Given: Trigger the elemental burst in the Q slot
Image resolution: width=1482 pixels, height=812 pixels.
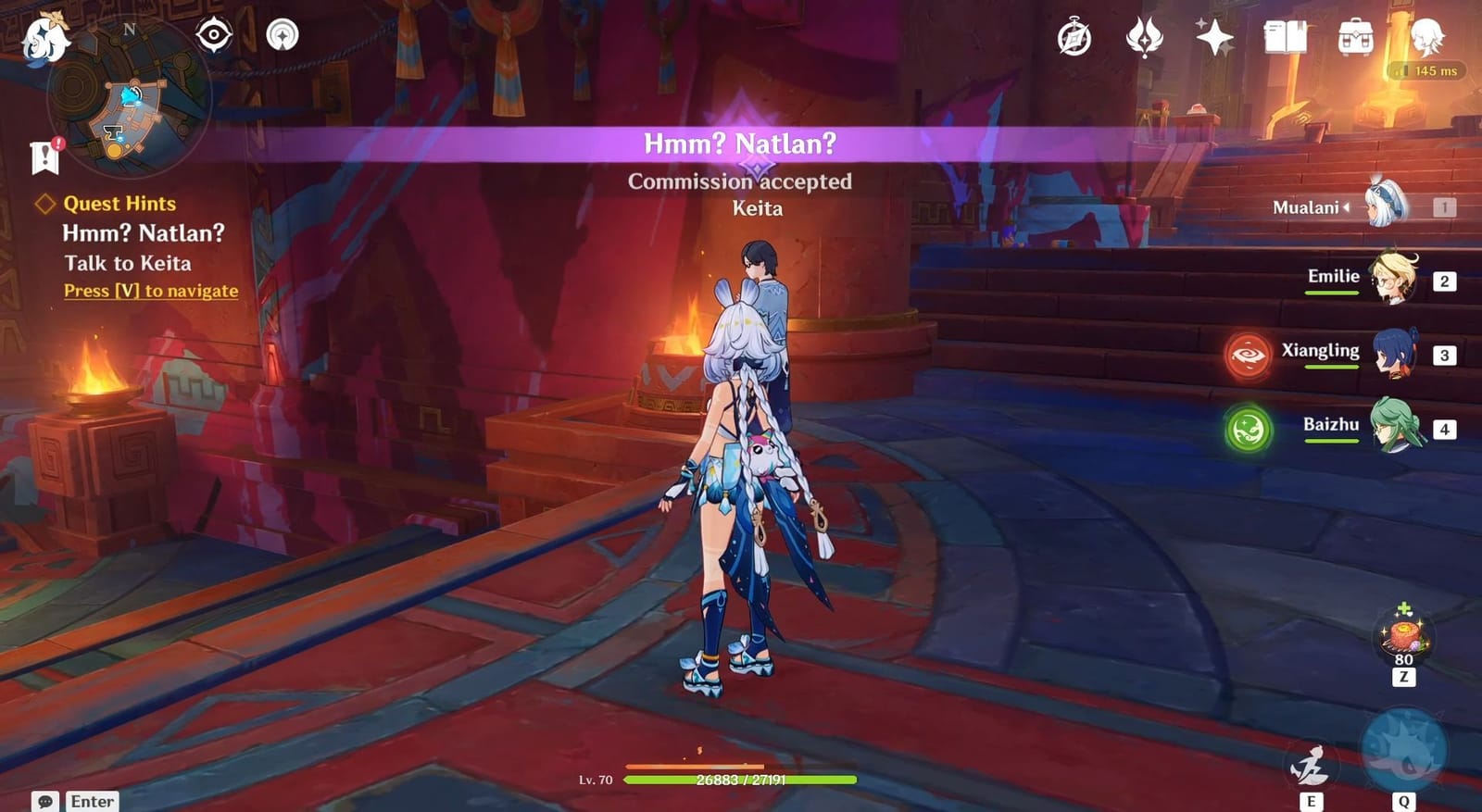Looking at the screenshot, I should click(1407, 750).
